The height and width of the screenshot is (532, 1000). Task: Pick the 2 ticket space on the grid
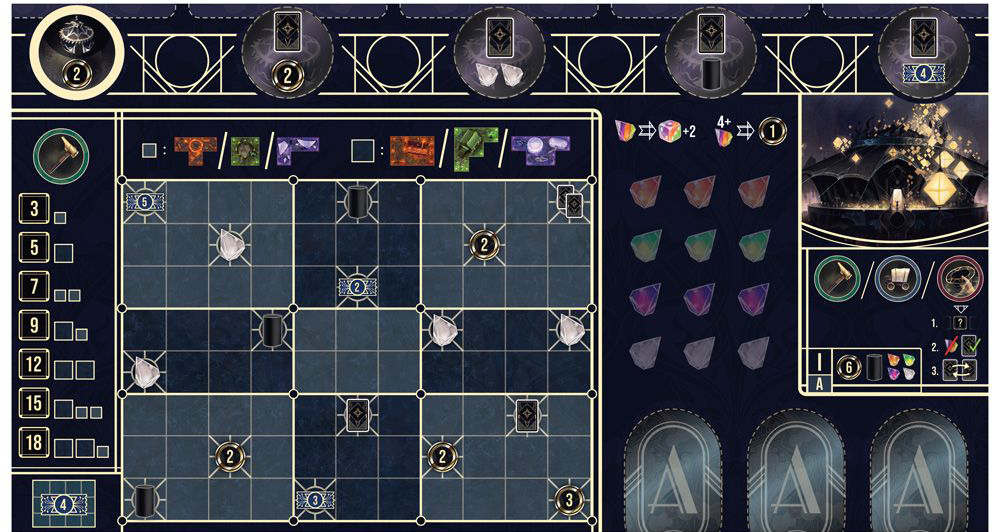pos(357,287)
